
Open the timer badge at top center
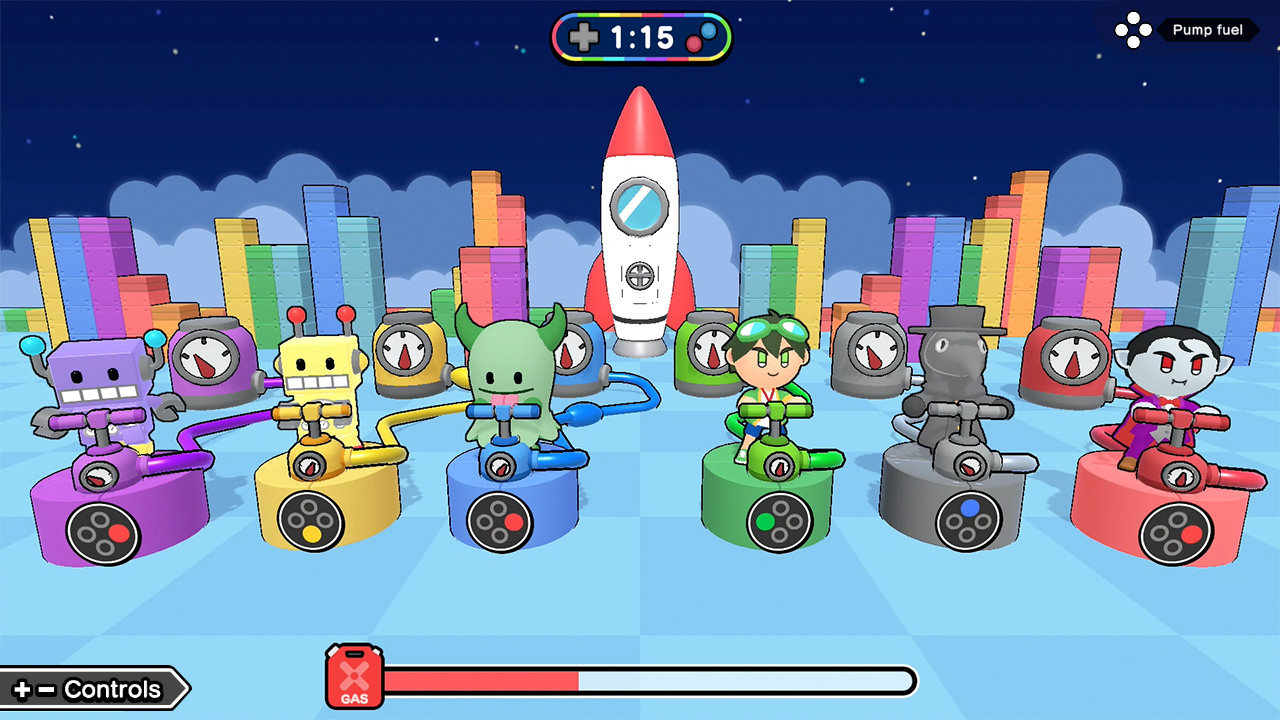641,37
